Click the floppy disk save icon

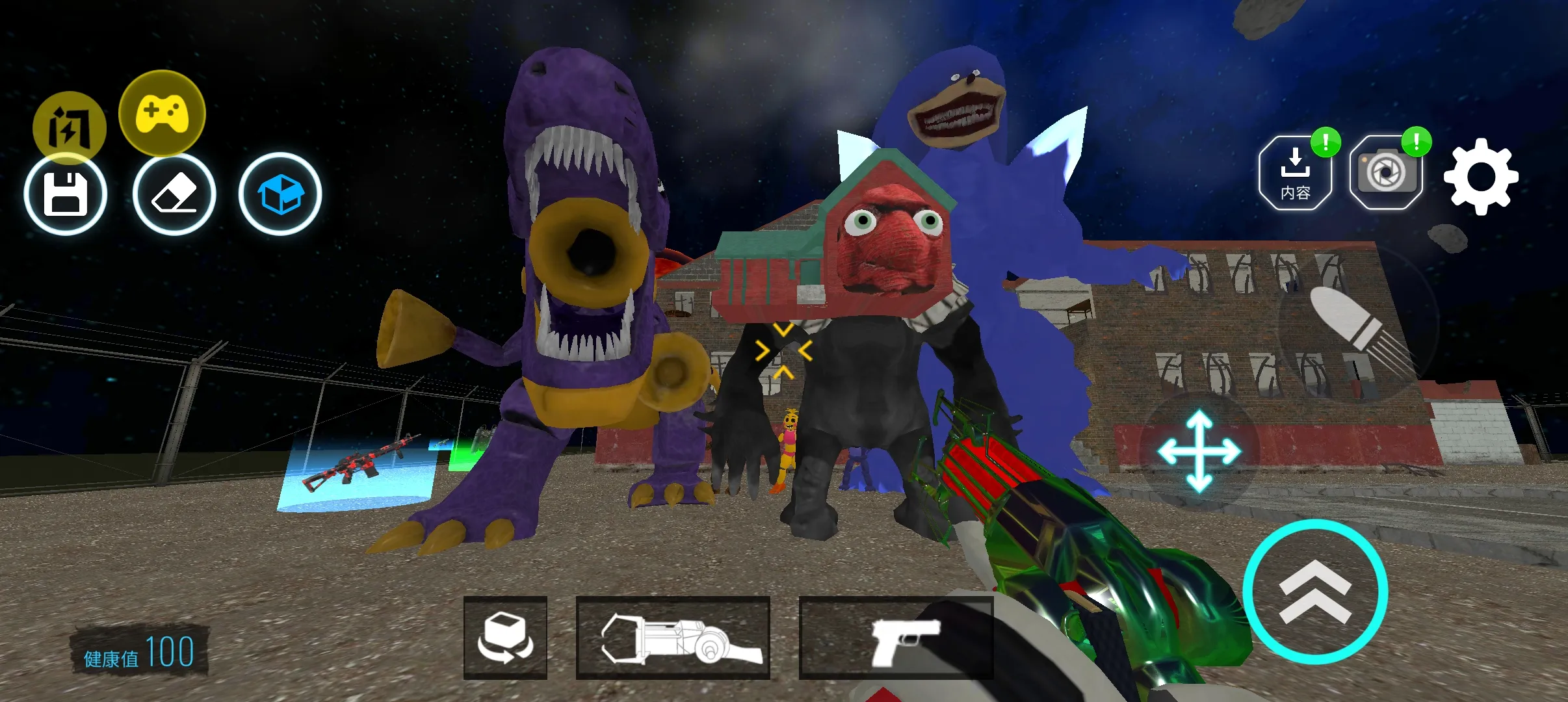66,194
